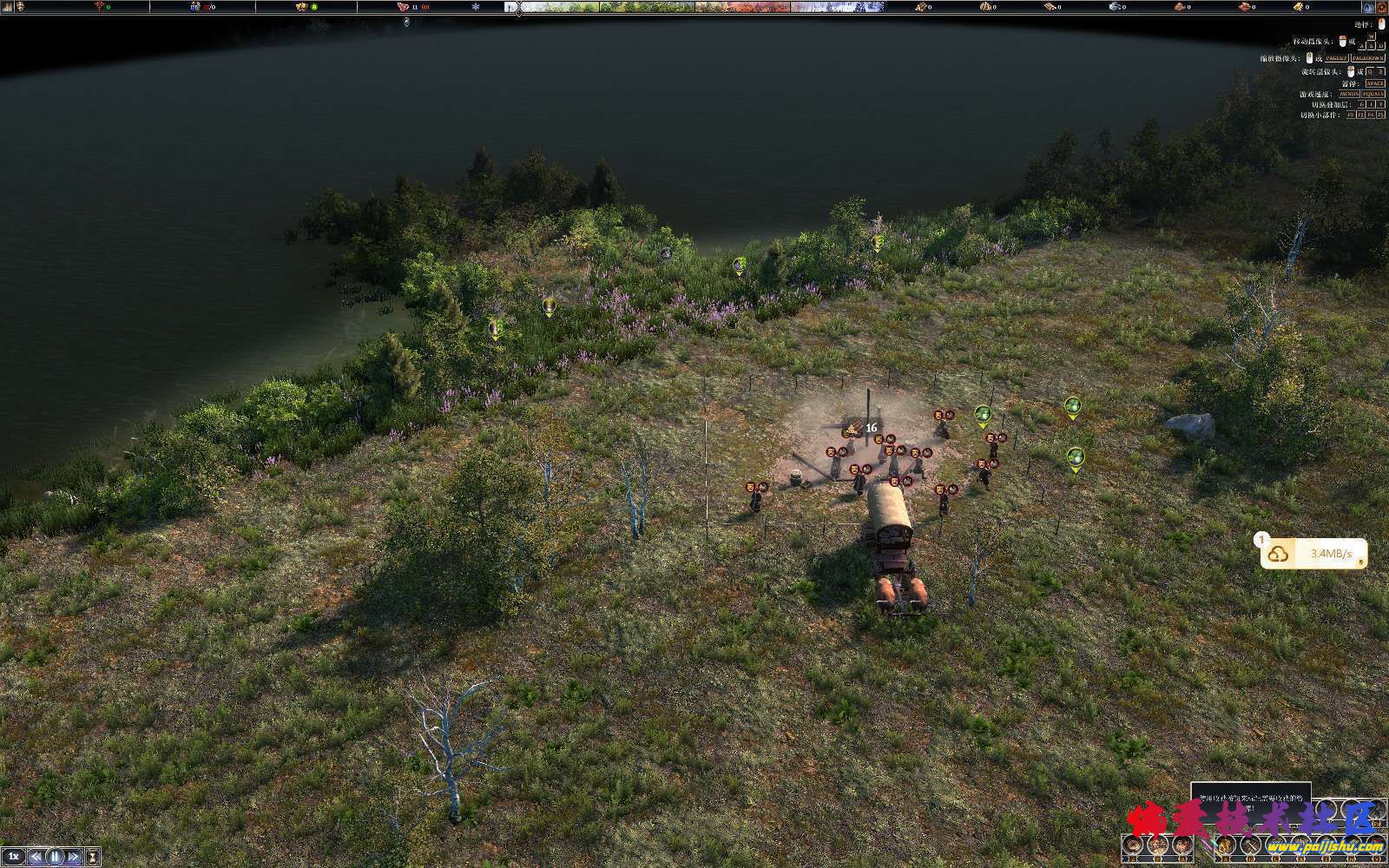Open the red gear settings icon
This screenshot has width=1389, height=868.
tap(1380, 7)
